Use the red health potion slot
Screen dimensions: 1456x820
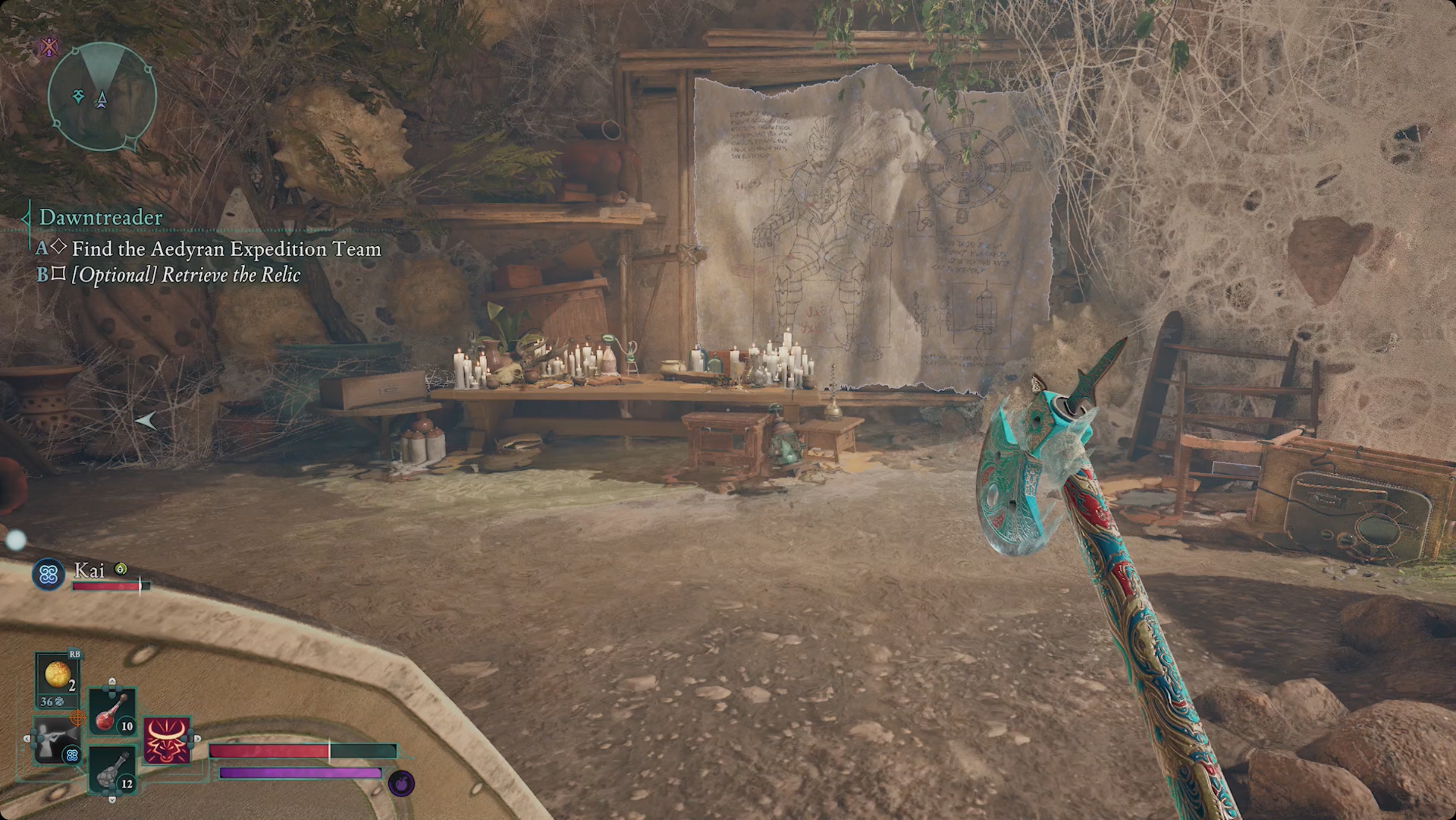(x=112, y=711)
